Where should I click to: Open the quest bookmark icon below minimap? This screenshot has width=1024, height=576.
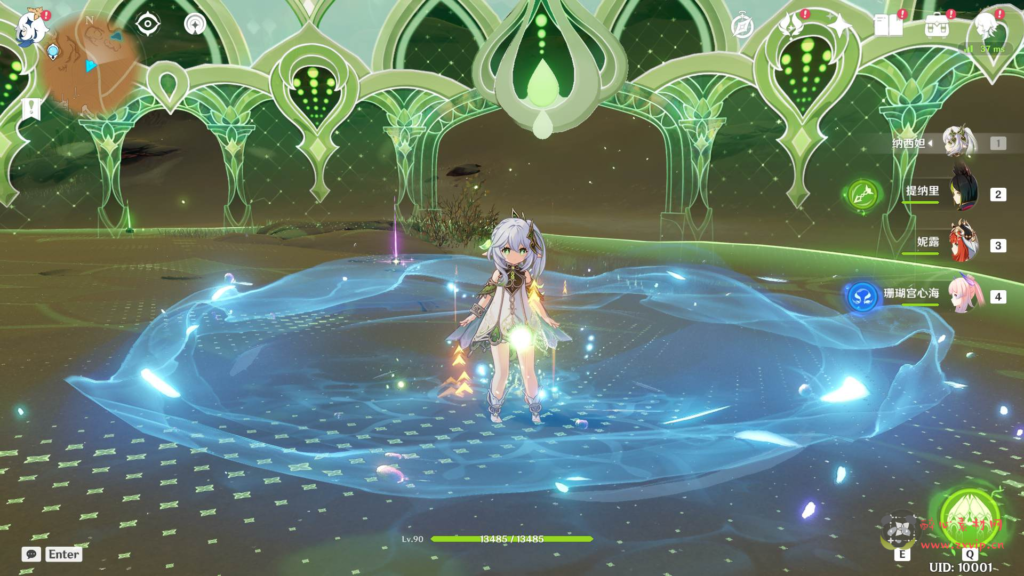pos(32,109)
